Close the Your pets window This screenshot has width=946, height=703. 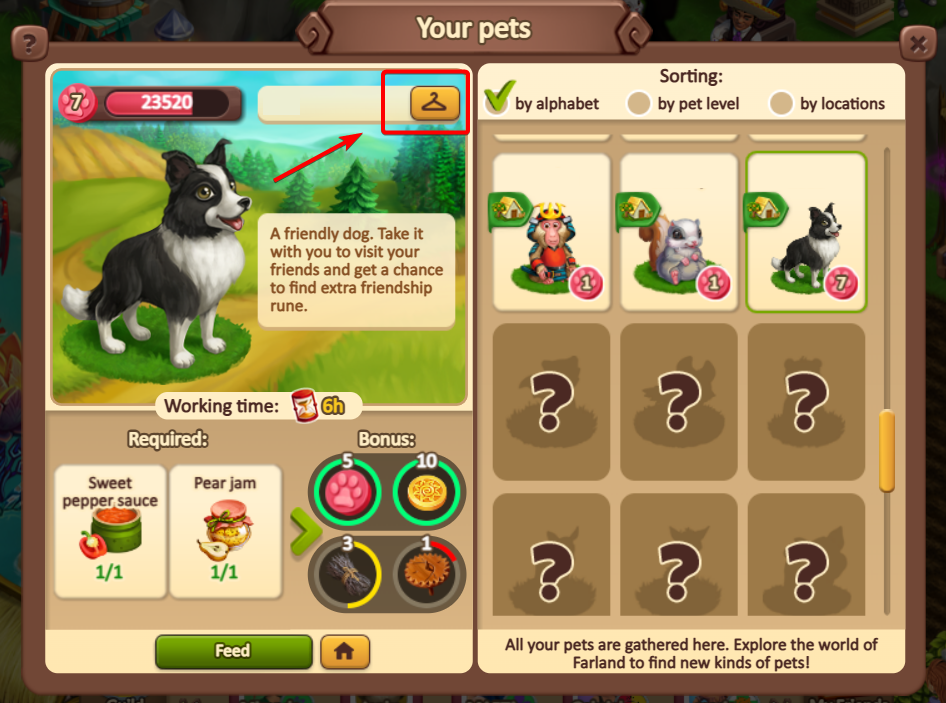tap(917, 44)
